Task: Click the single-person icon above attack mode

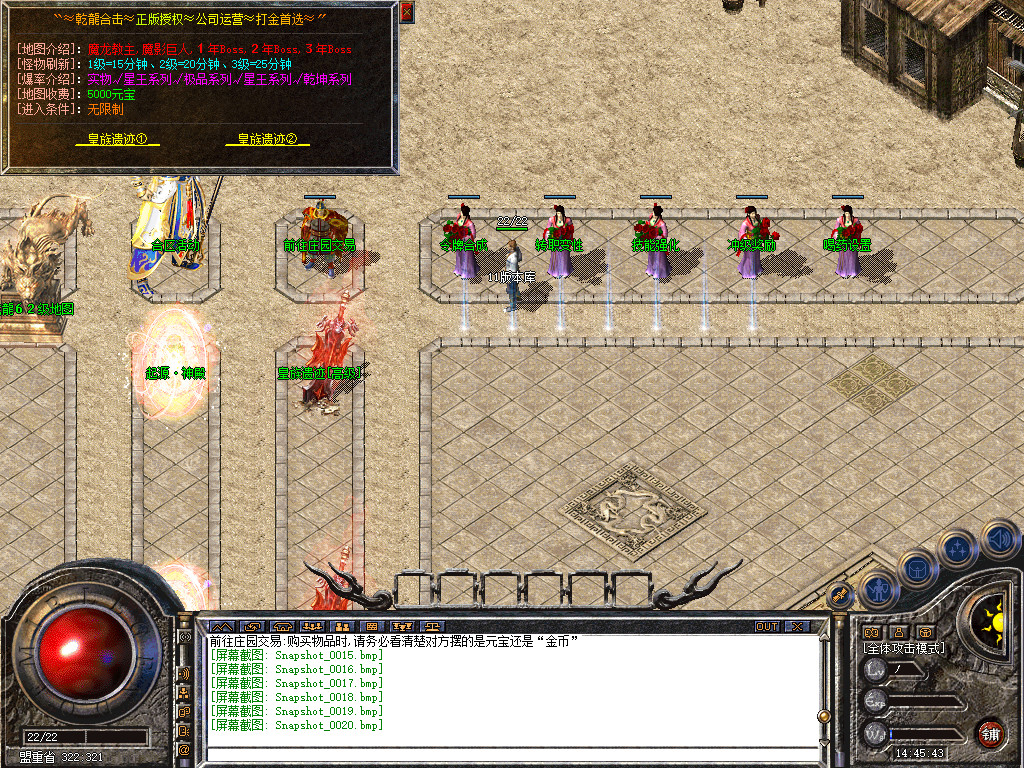Action: (898, 632)
